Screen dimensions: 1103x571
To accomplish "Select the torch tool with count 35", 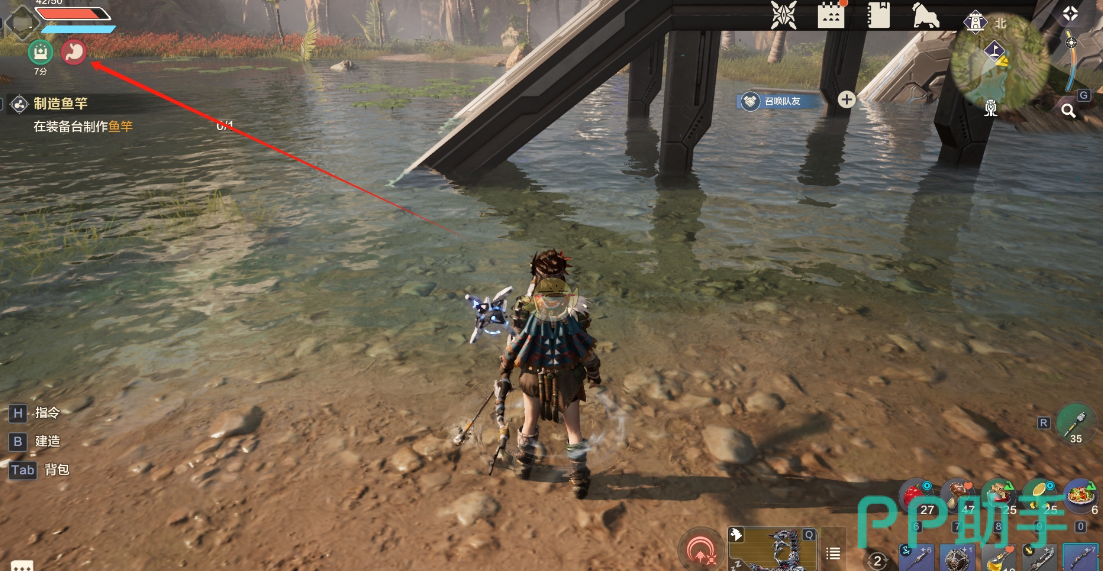I will click(1075, 420).
